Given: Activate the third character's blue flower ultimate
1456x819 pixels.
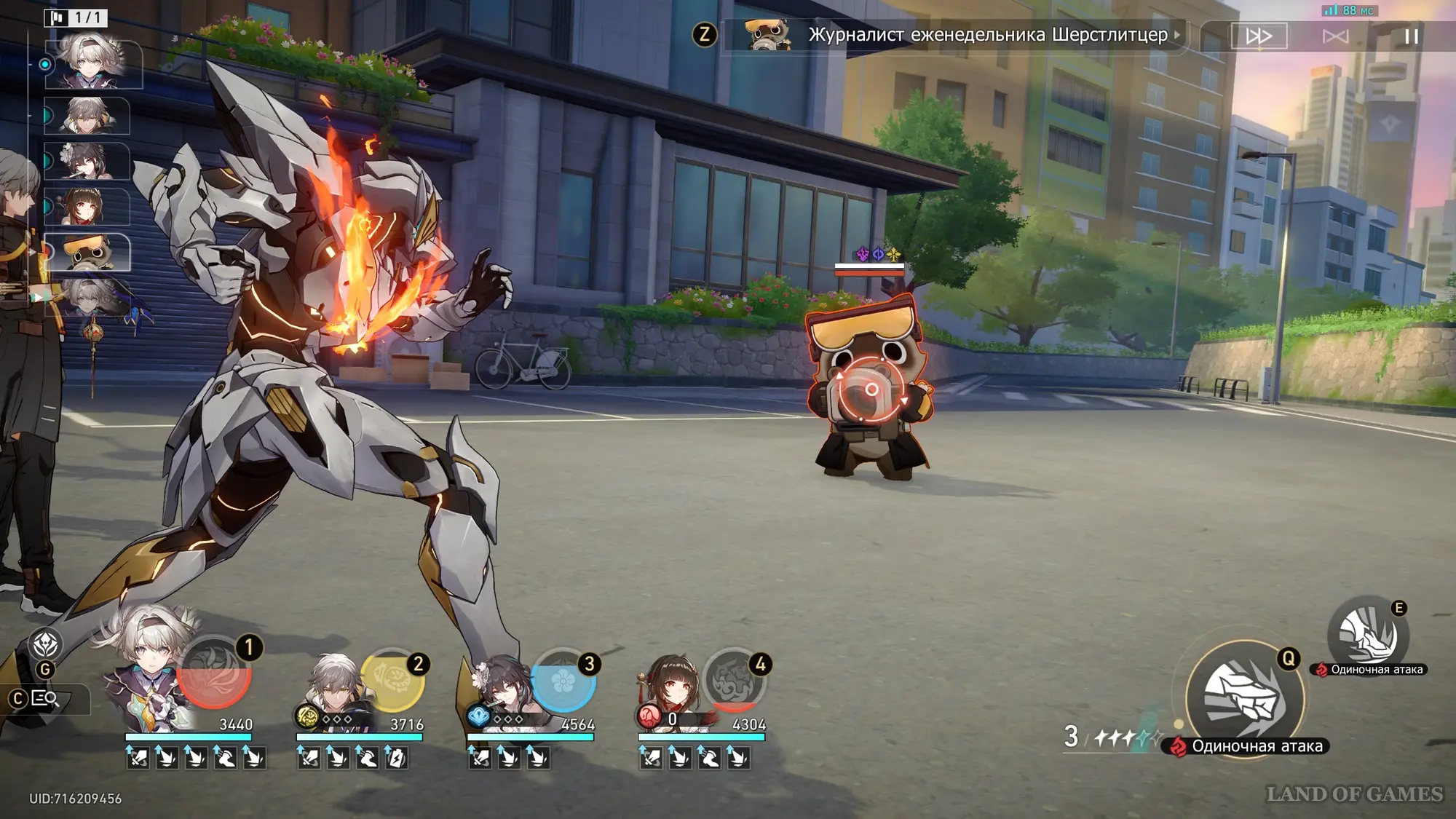Looking at the screenshot, I should (x=563, y=680).
